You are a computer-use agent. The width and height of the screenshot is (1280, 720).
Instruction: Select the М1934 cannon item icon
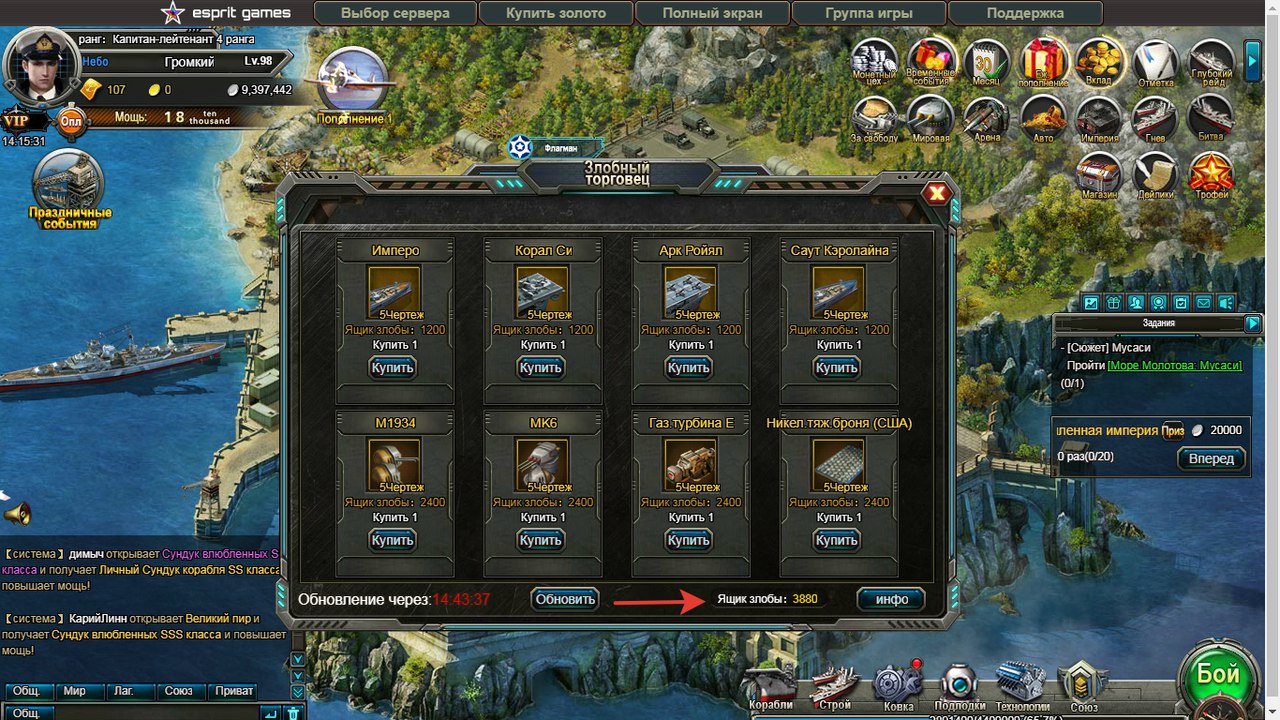click(x=394, y=464)
